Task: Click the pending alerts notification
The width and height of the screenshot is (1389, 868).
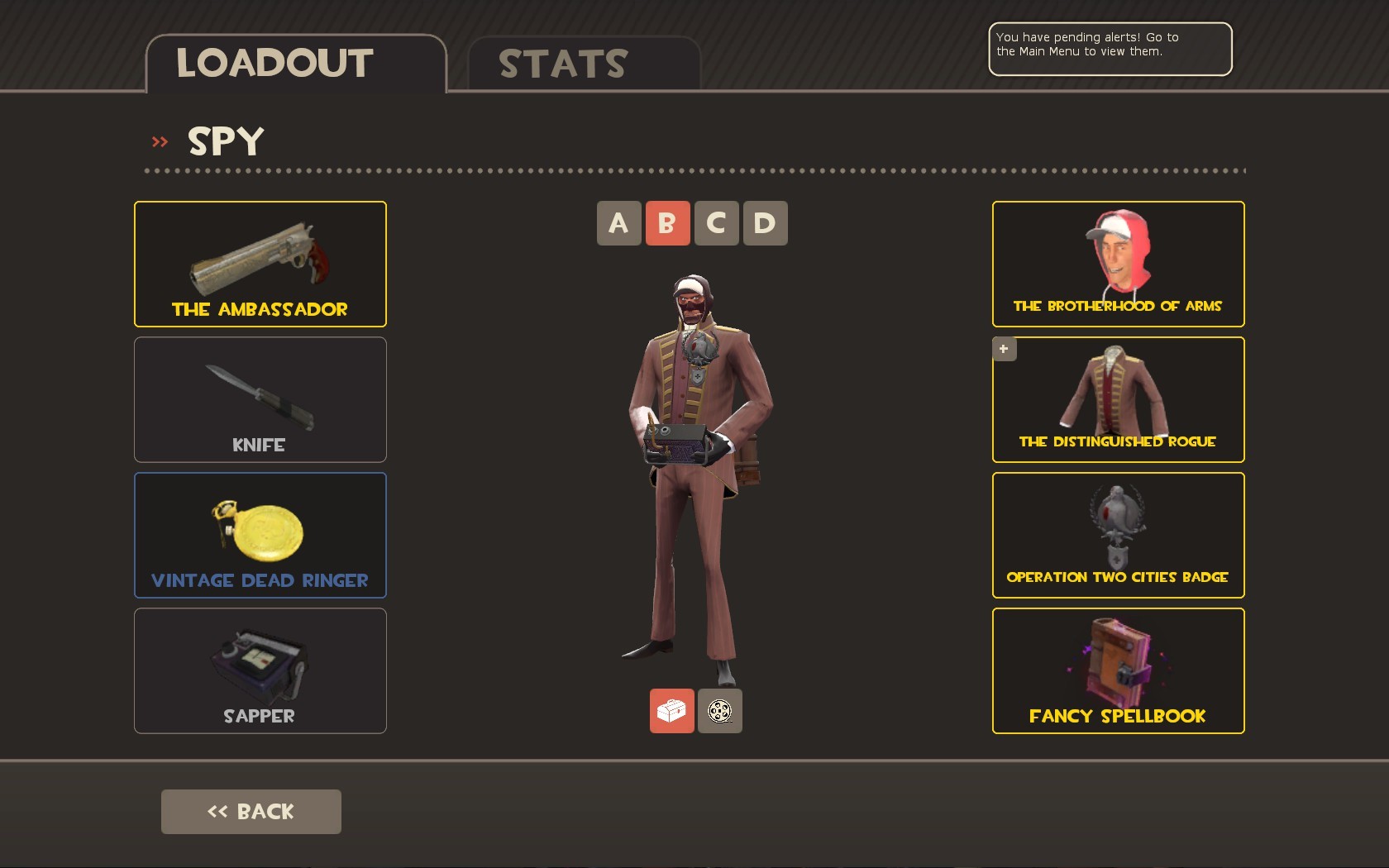Action: pyautogui.click(x=1109, y=49)
